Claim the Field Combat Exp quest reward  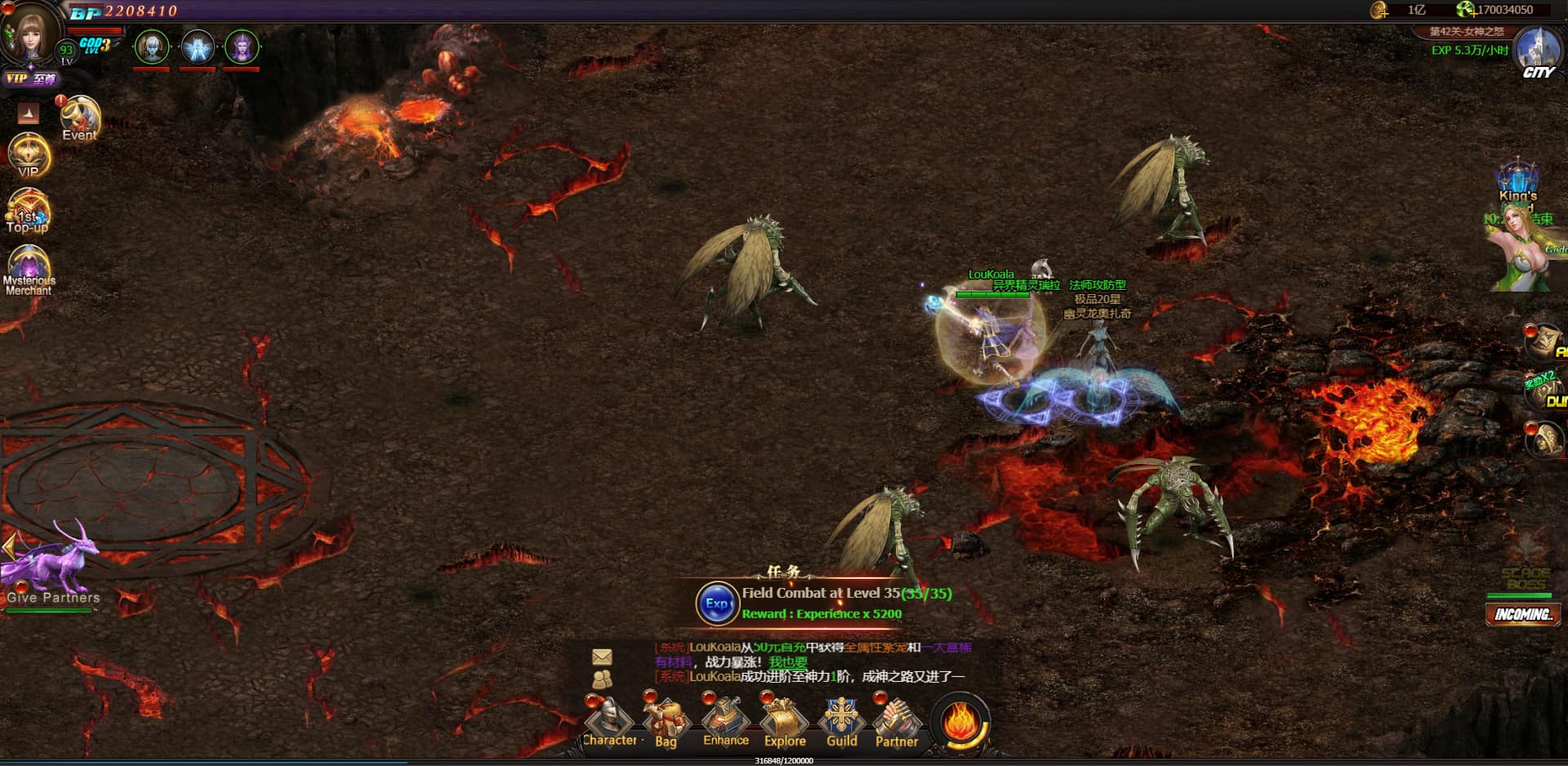click(716, 604)
